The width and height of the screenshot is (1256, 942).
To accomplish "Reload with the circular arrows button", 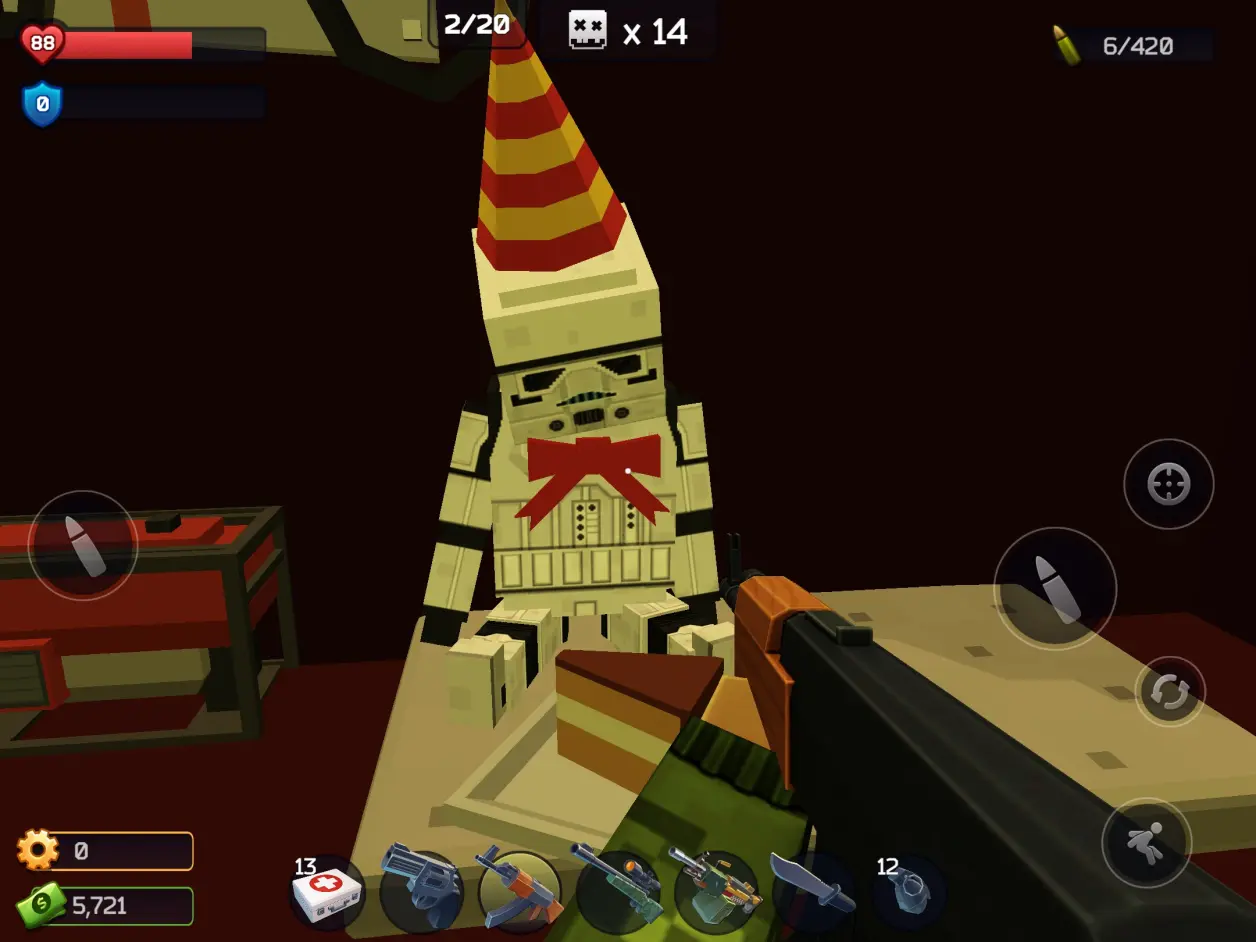I will point(1169,692).
